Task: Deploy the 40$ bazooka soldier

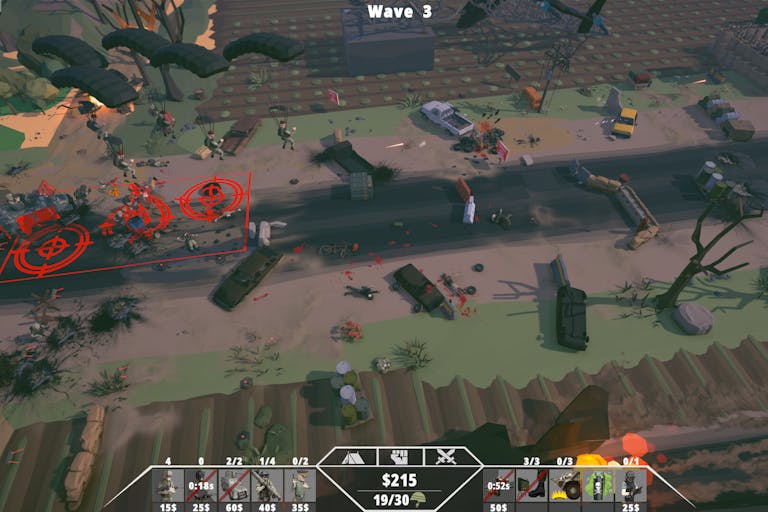Action: coord(266,485)
